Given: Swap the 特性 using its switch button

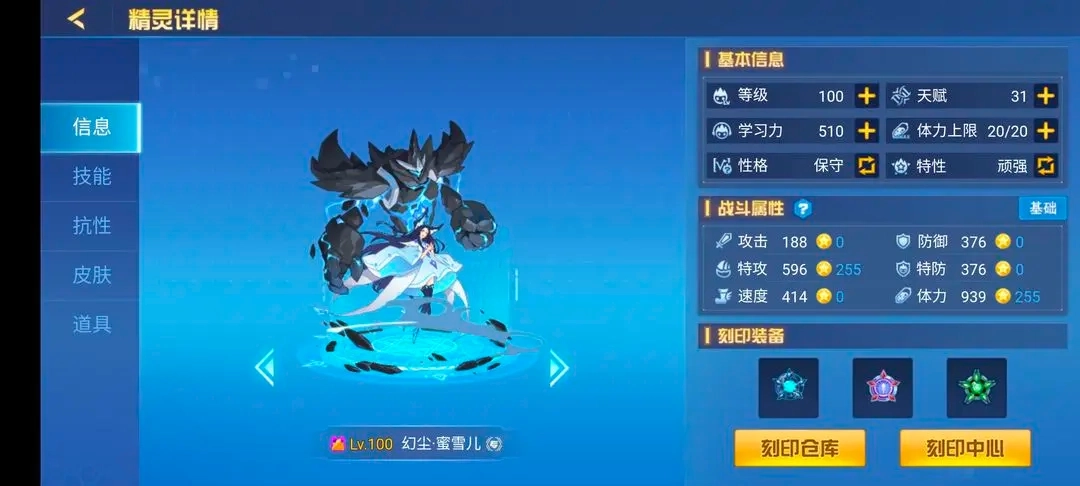Looking at the screenshot, I should click(x=1045, y=166).
